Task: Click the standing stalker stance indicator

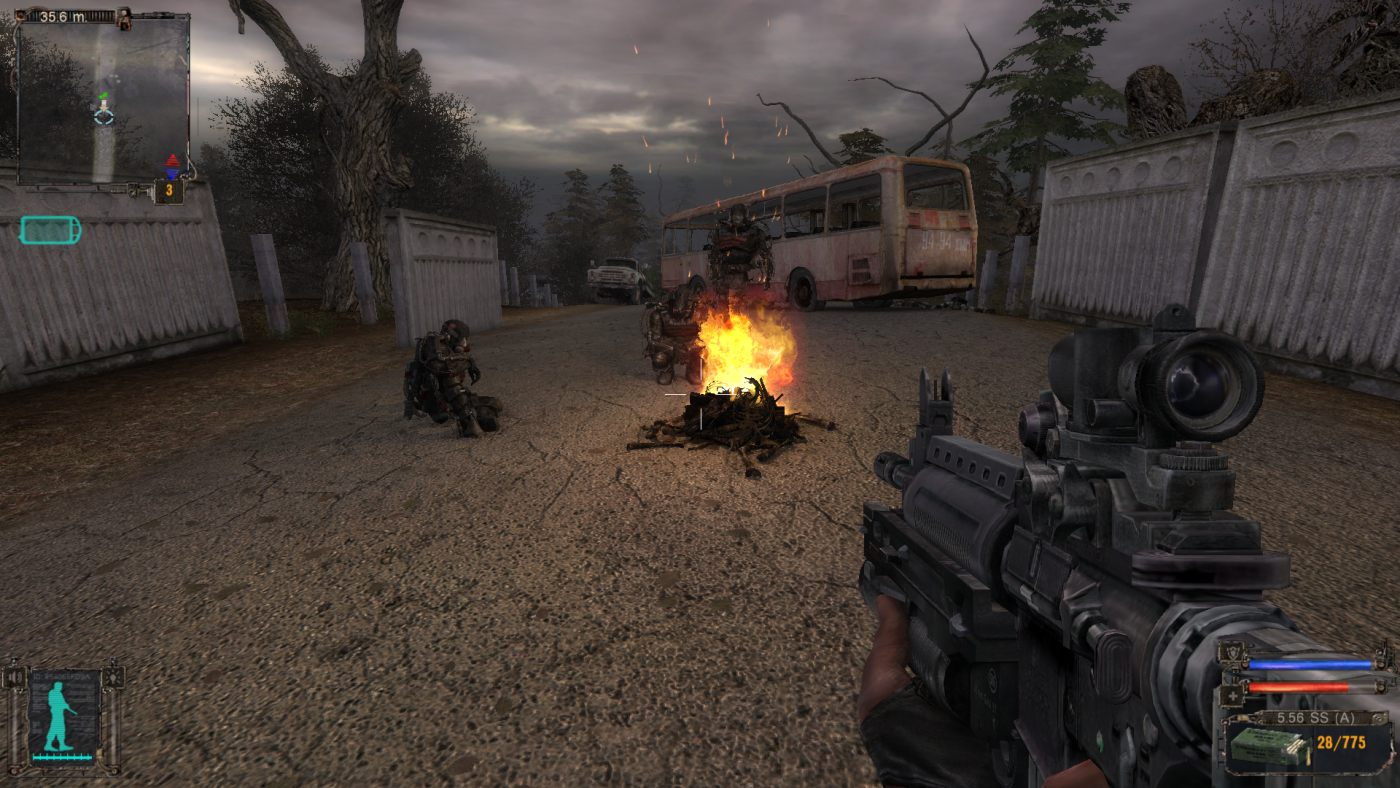Action: click(63, 716)
